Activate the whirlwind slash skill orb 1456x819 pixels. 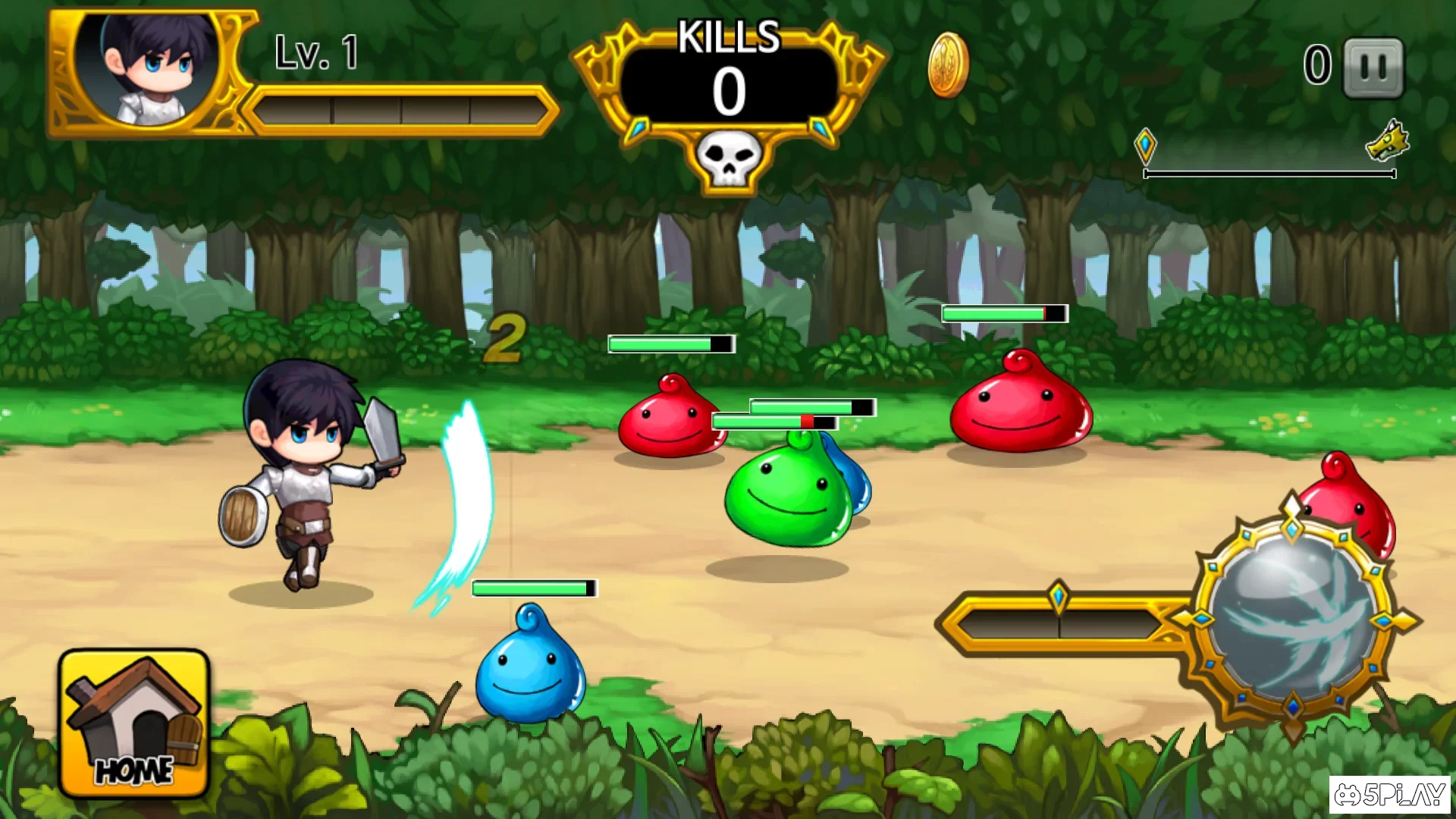coord(1294,618)
